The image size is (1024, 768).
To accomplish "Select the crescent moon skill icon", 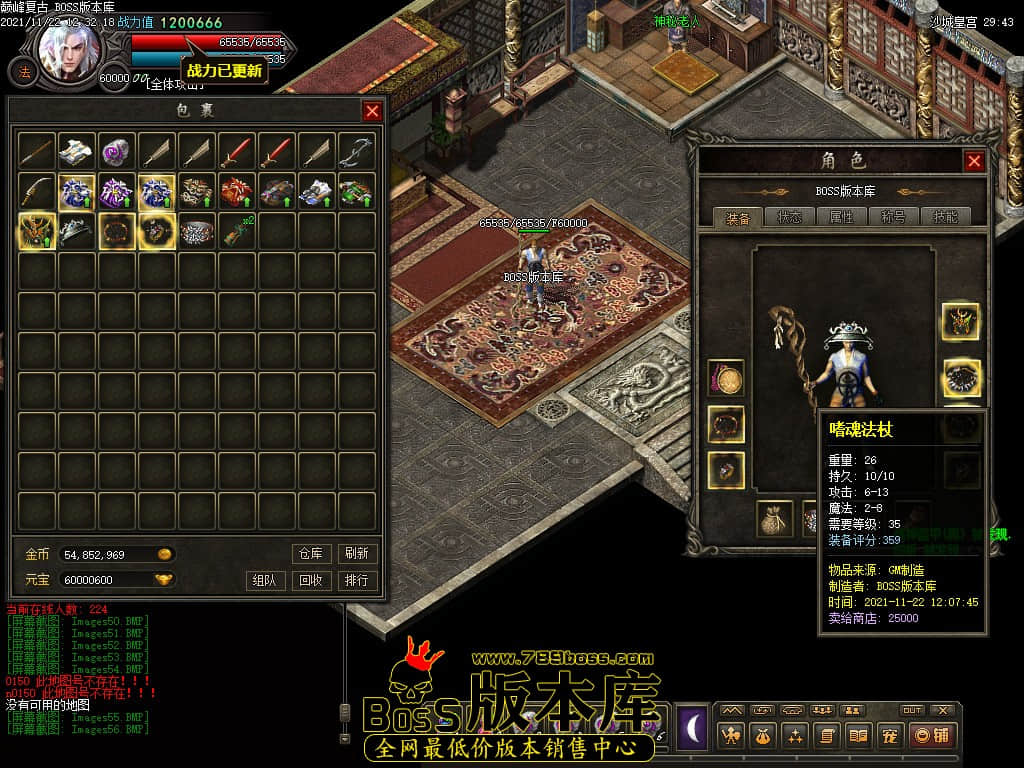I will pos(693,727).
